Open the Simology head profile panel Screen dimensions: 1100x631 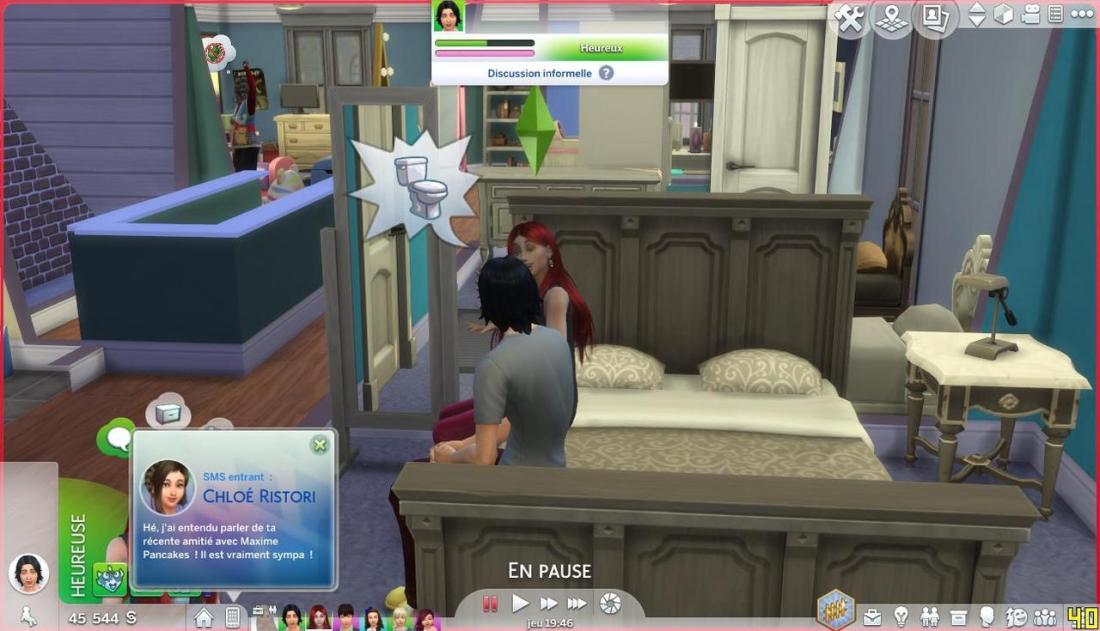point(988,617)
